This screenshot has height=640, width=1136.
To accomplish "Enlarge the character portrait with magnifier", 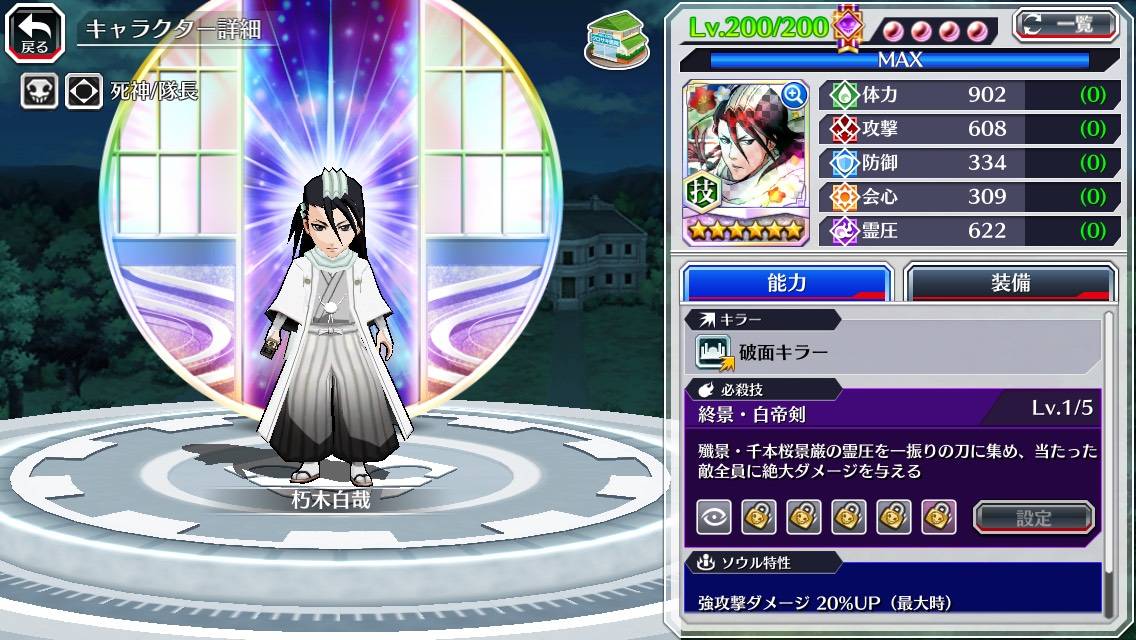I will pyautogui.click(x=794, y=95).
